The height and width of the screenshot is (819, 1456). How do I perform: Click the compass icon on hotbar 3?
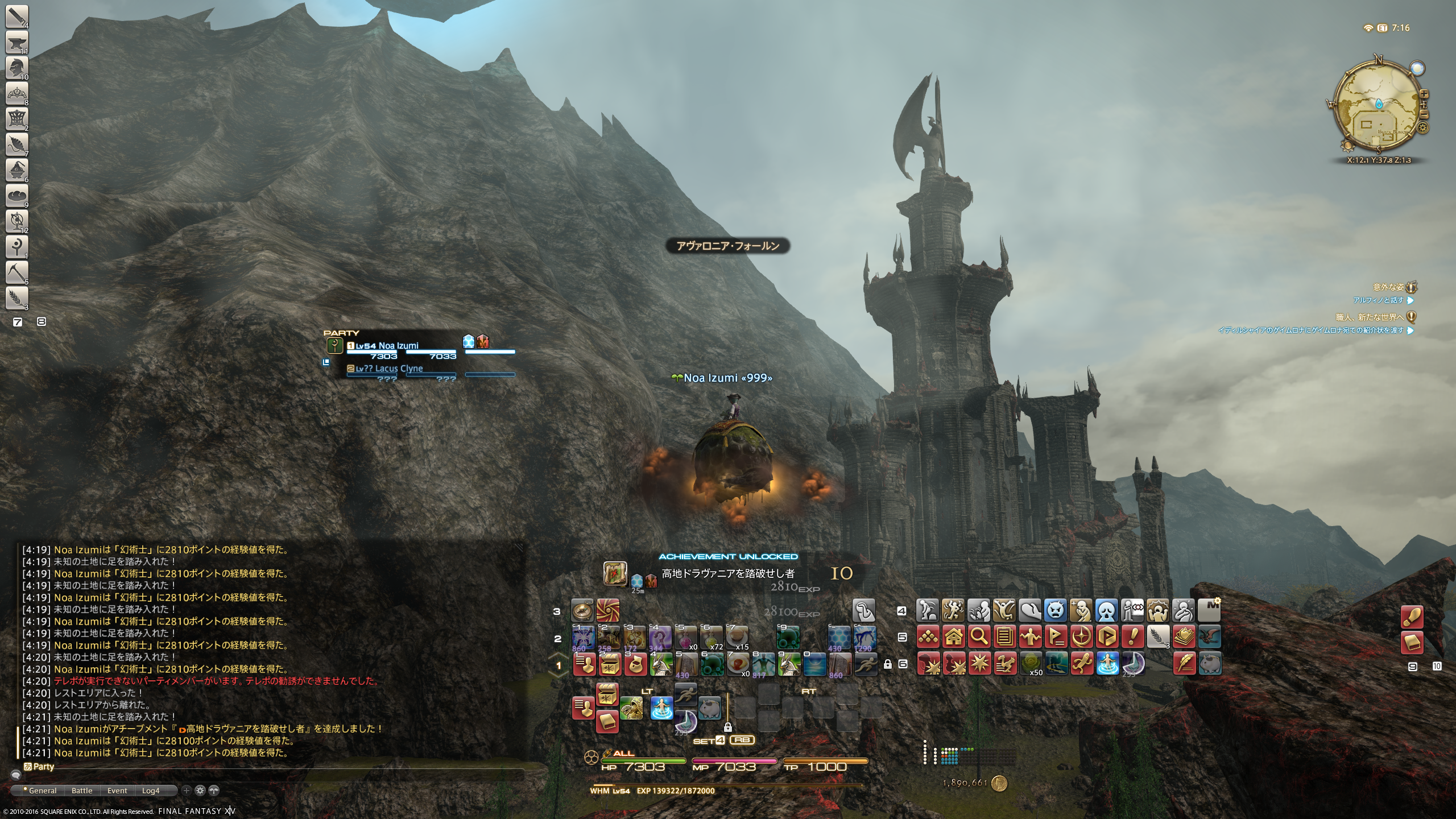point(582,611)
